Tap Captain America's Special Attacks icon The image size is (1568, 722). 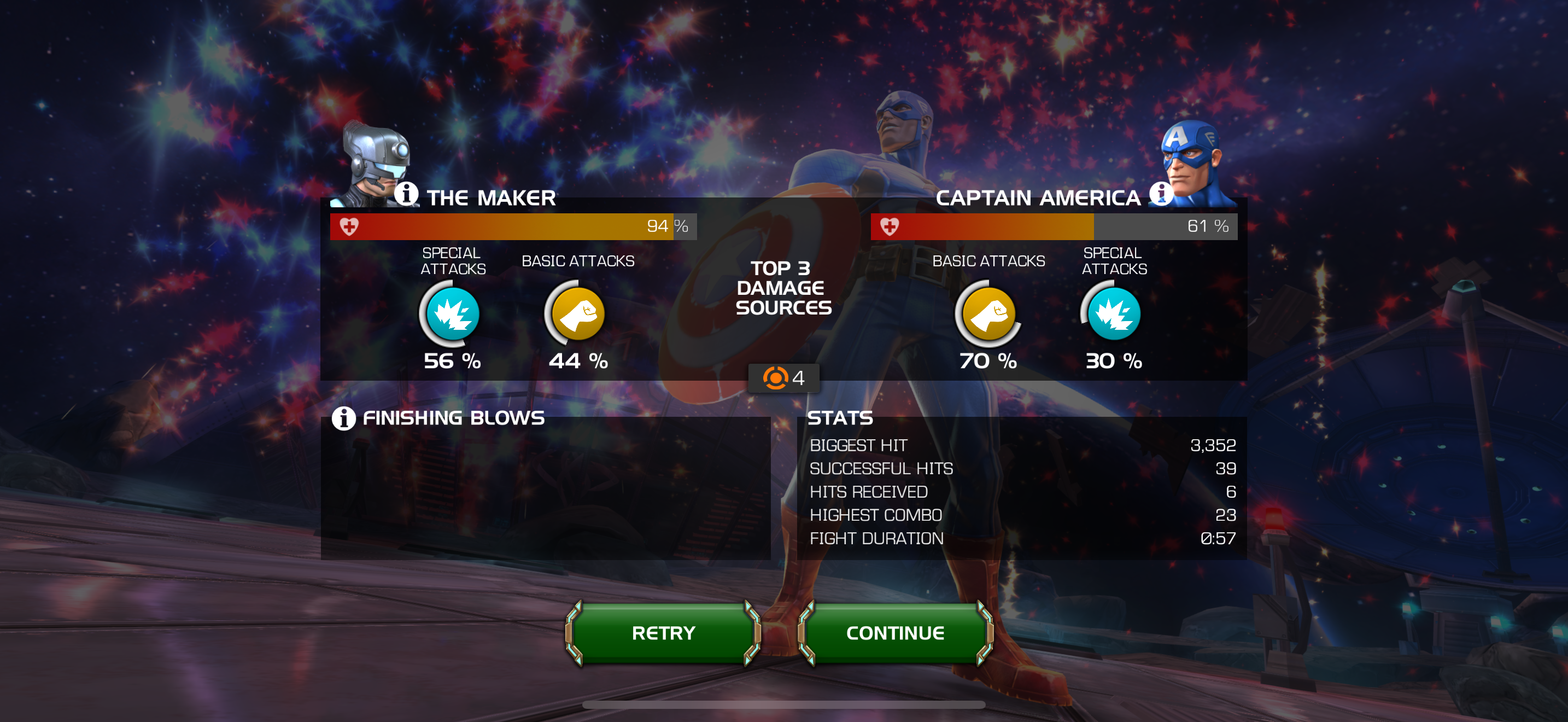tap(1113, 314)
